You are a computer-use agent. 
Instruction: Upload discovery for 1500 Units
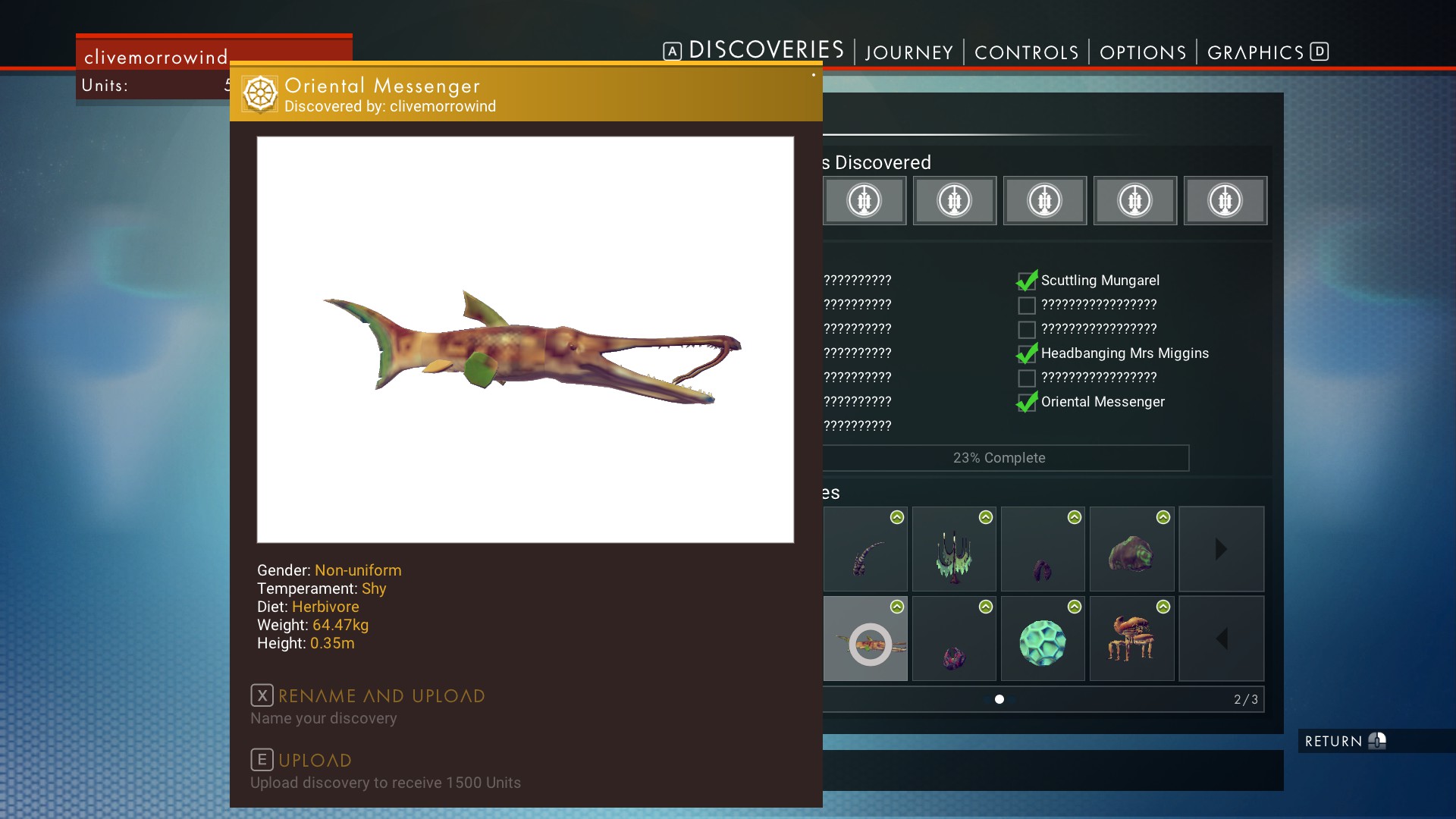[314, 761]
